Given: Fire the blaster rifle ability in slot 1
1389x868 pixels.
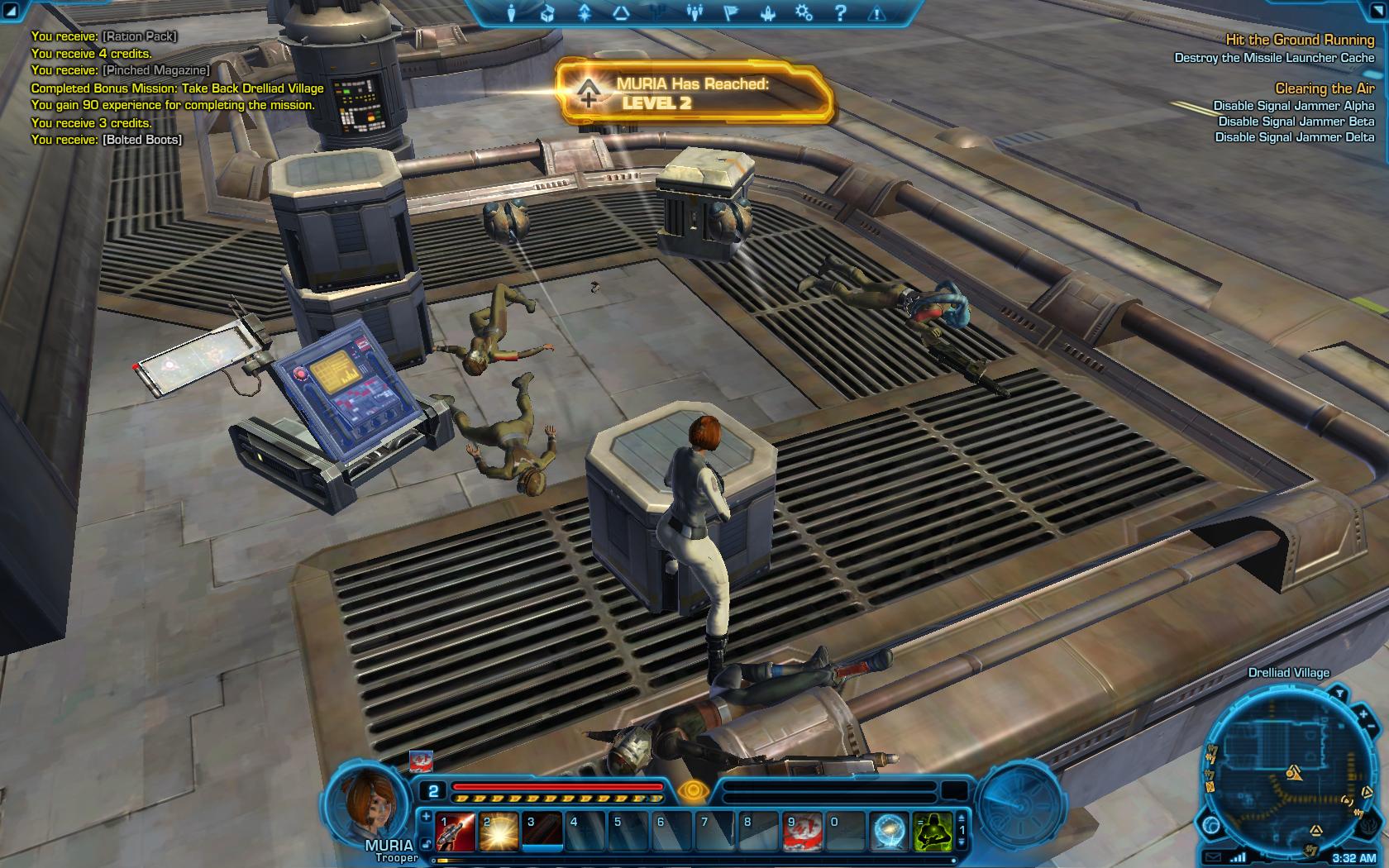Looking at the screenshot, I should click(456, 832).
